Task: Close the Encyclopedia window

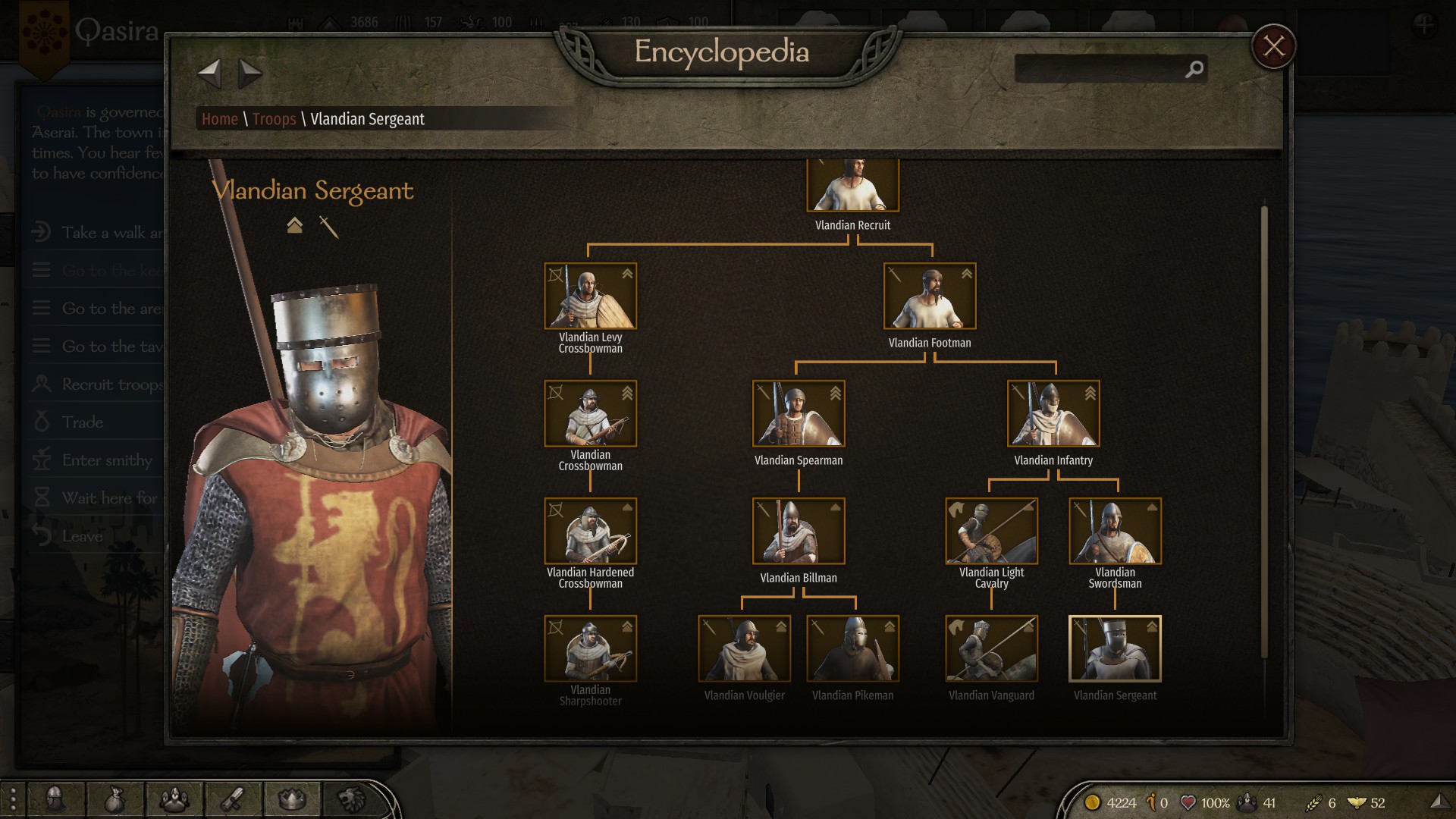Action: [1273, 46]
